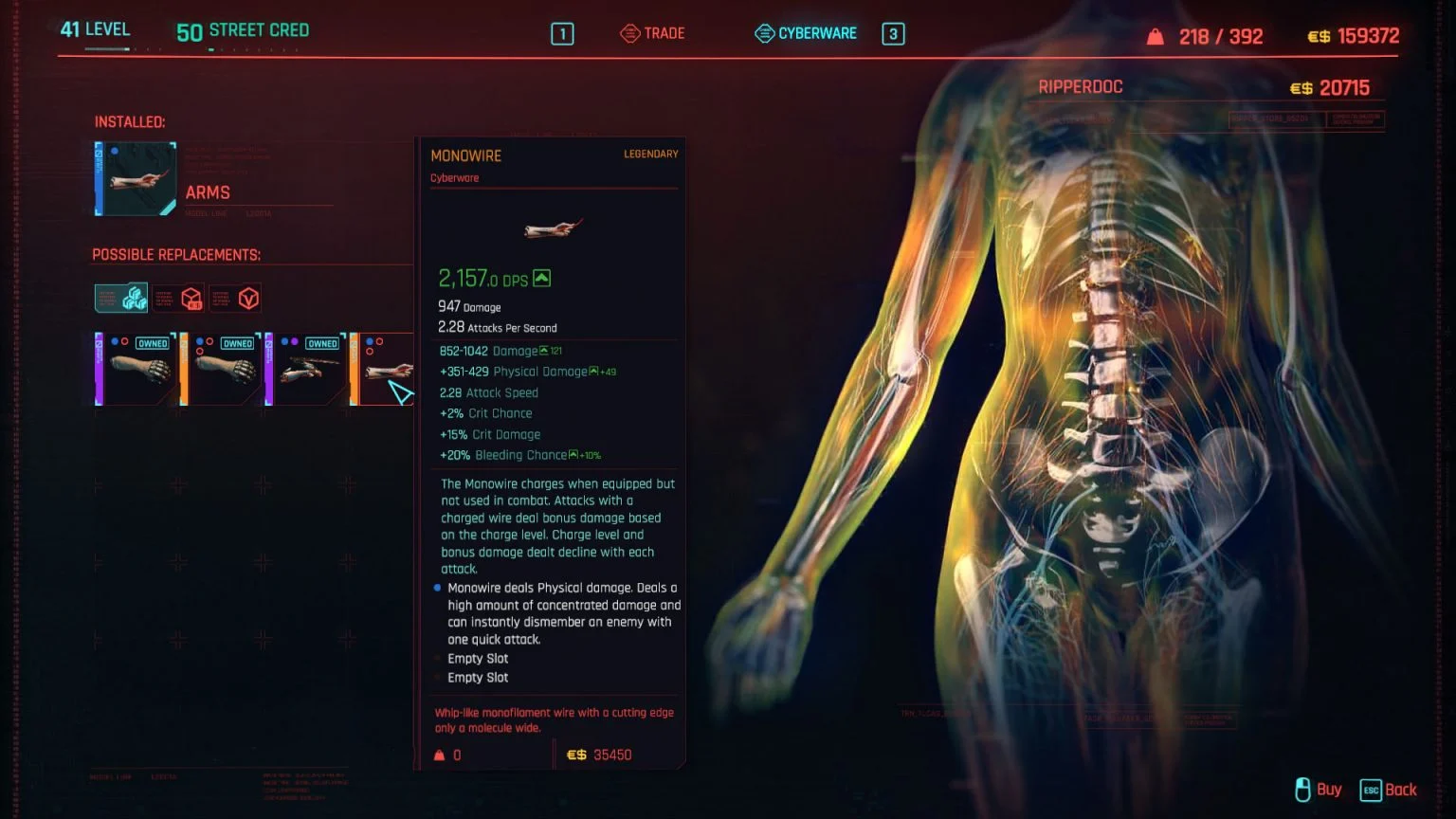Switch to the Trade tab

tap(664, 31)
